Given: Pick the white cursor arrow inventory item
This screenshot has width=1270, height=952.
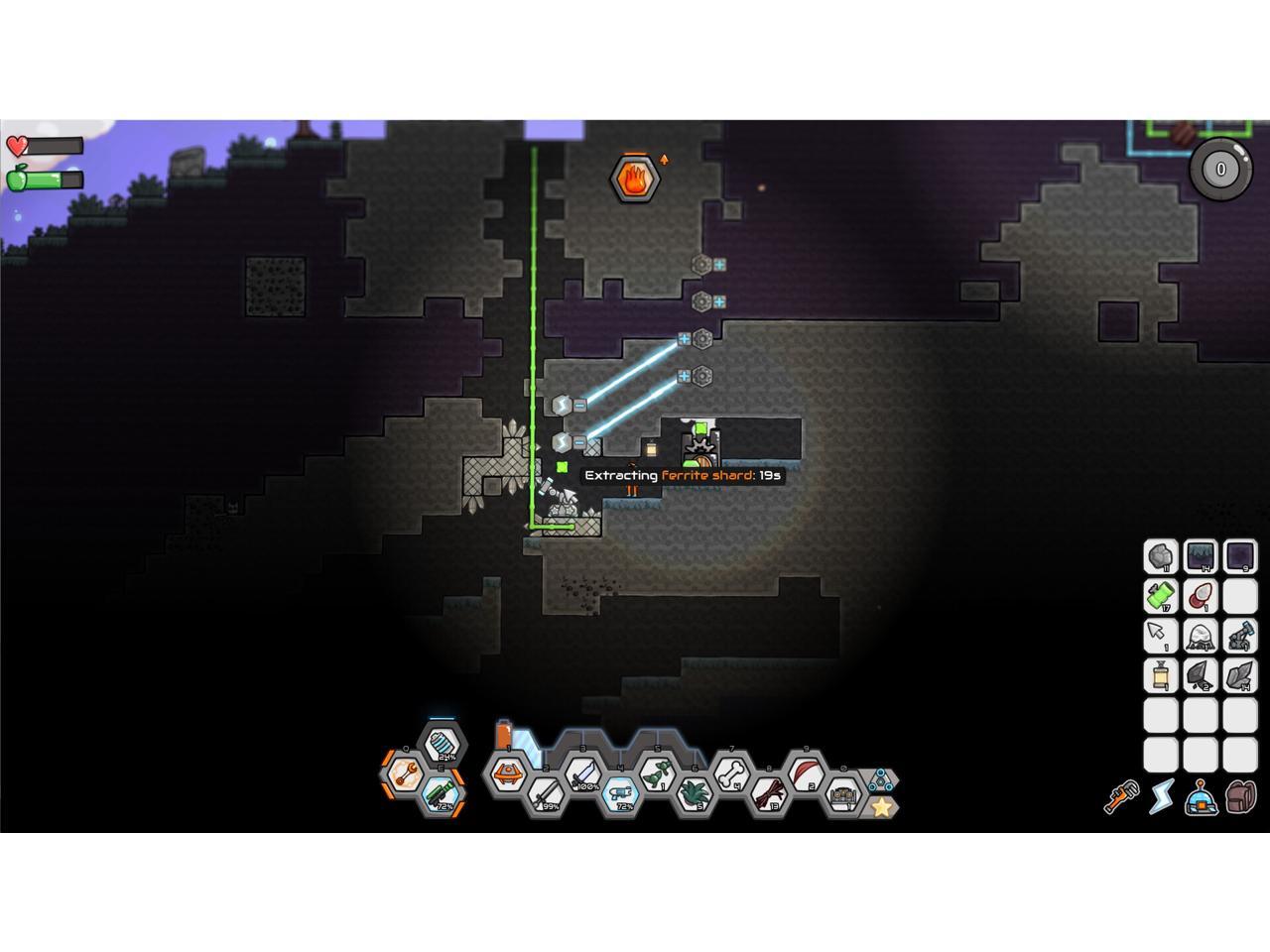Looking at the screenshot, I should (x=1160, y=636).
